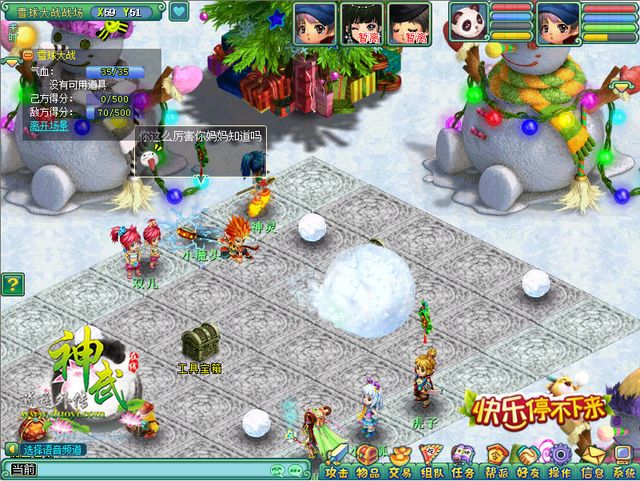
Task: Click the 离开场景 (Leave Scene) link
Action: [x=49, y=126]
